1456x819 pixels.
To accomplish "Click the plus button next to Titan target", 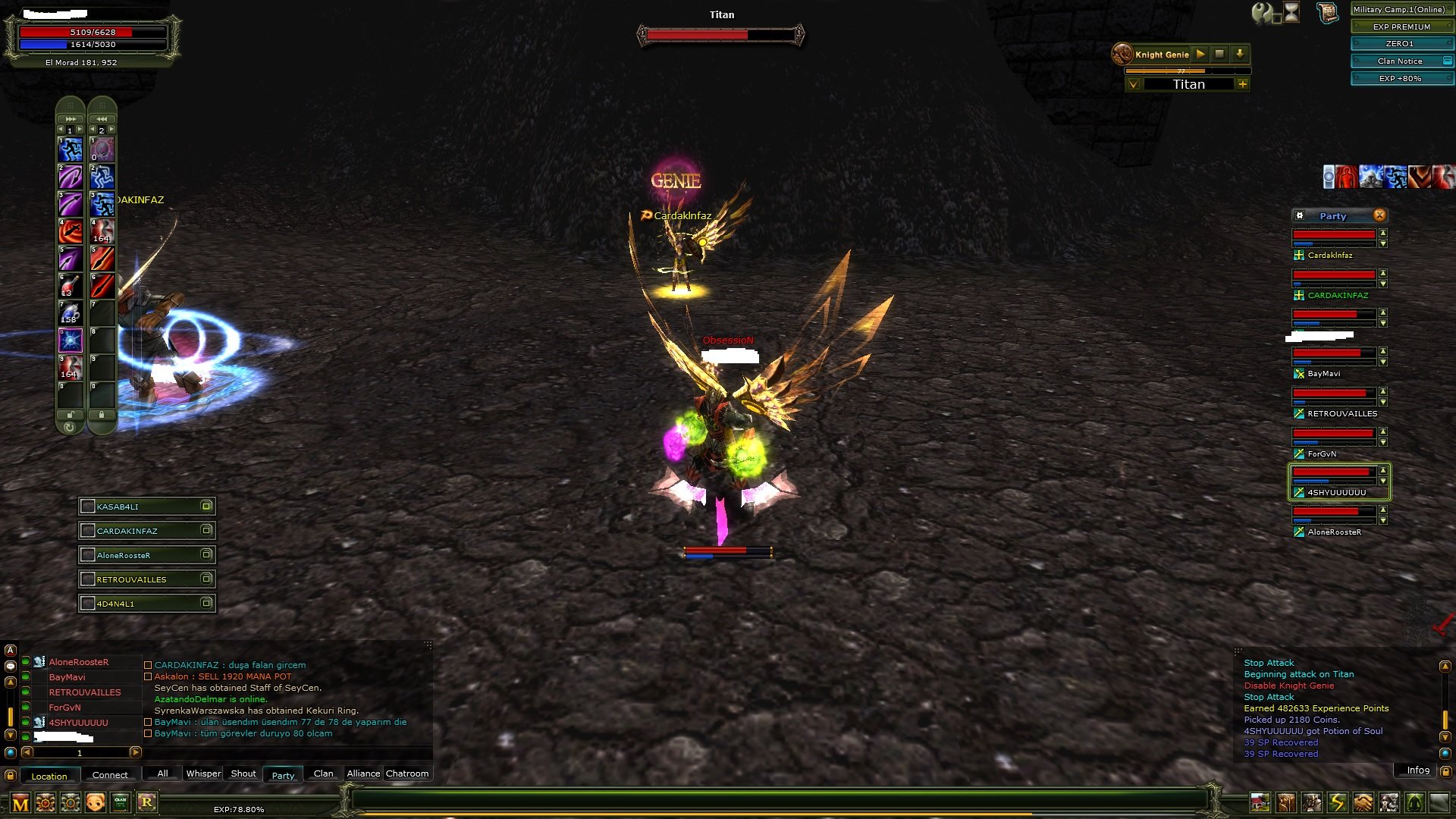I will click(x=1244, y=84).
